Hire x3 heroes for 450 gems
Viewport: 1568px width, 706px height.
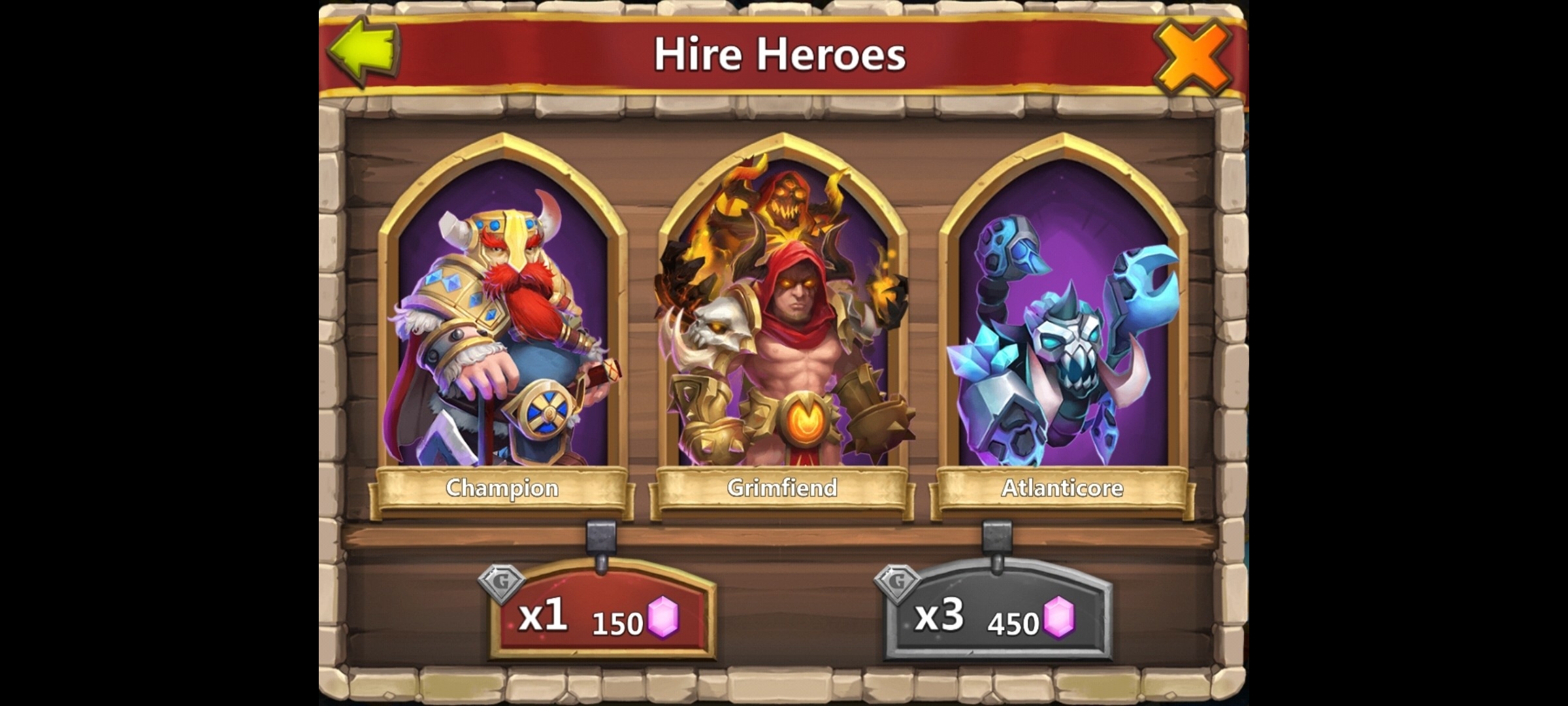pos(998,614)
